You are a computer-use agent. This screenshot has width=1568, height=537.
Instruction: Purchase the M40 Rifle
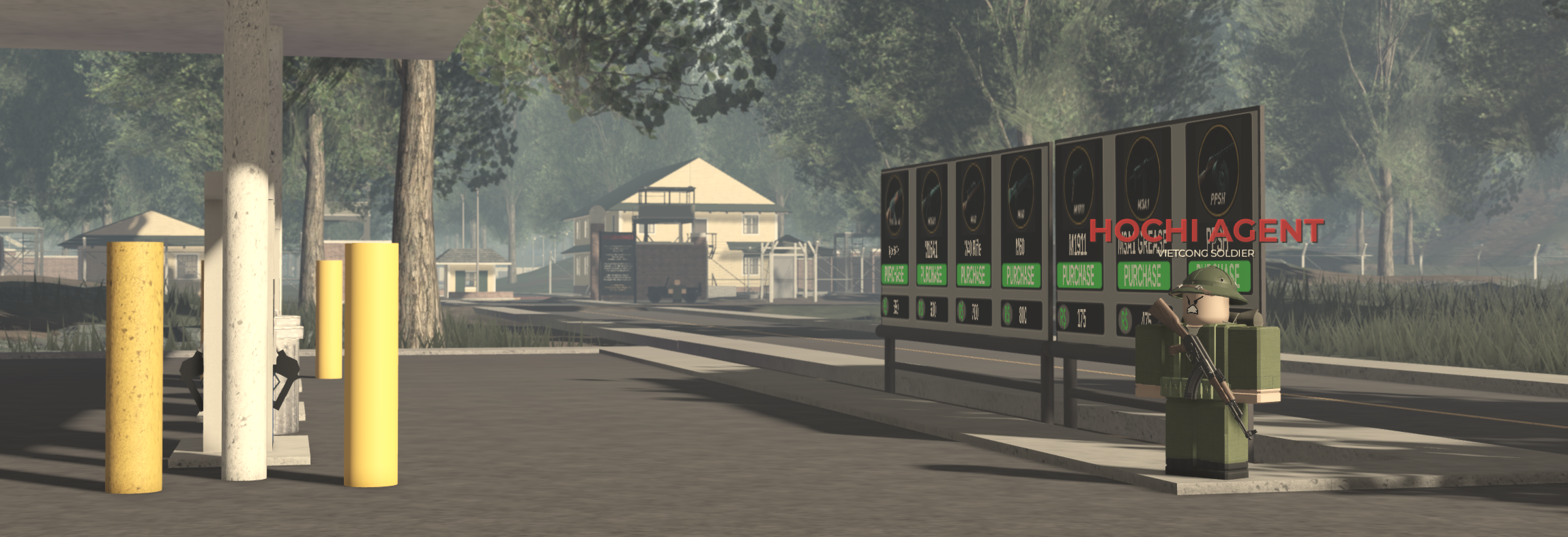click(x=975, y=274)
